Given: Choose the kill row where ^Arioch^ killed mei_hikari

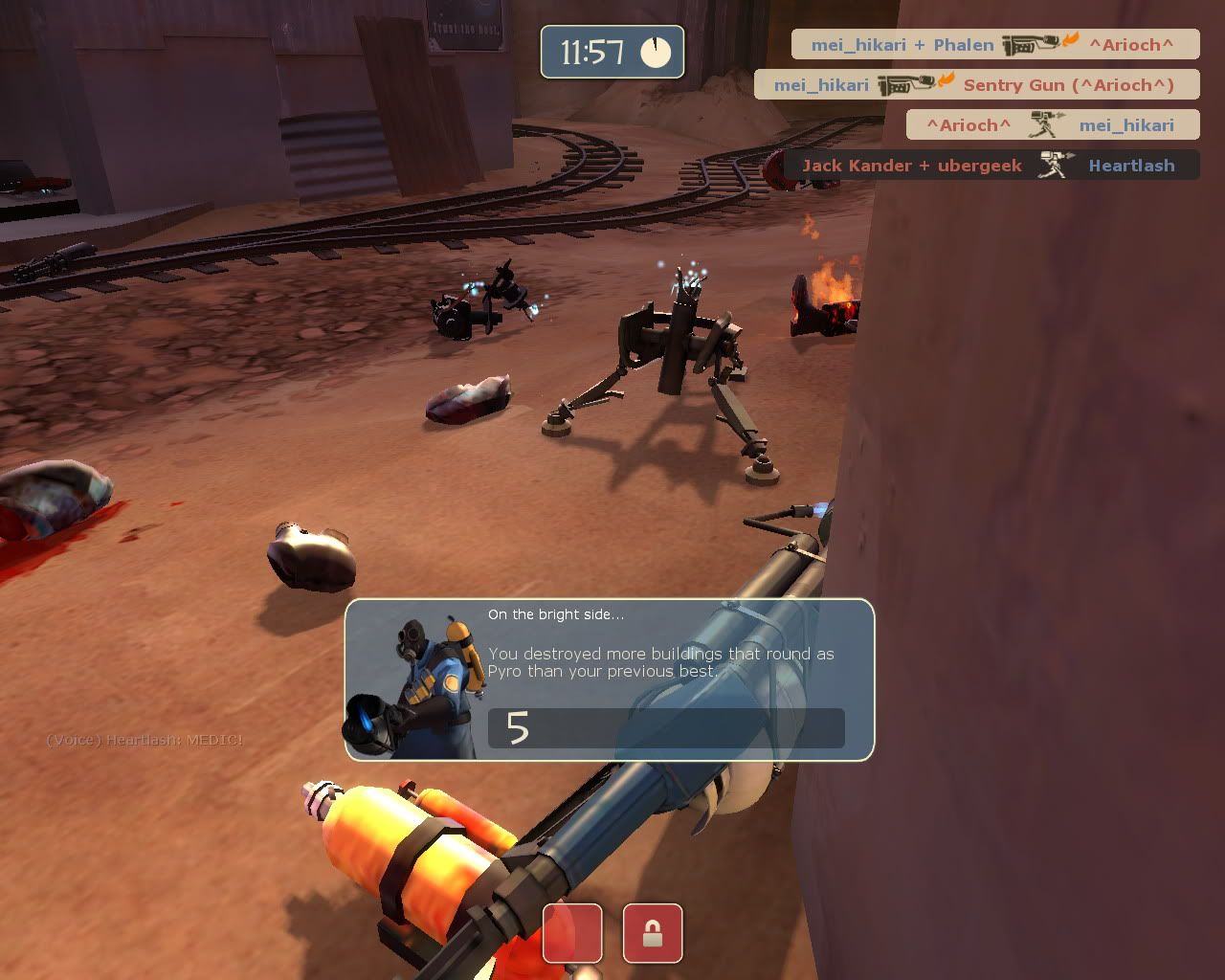Looking at the screenshot, I should click(1053, 124).
